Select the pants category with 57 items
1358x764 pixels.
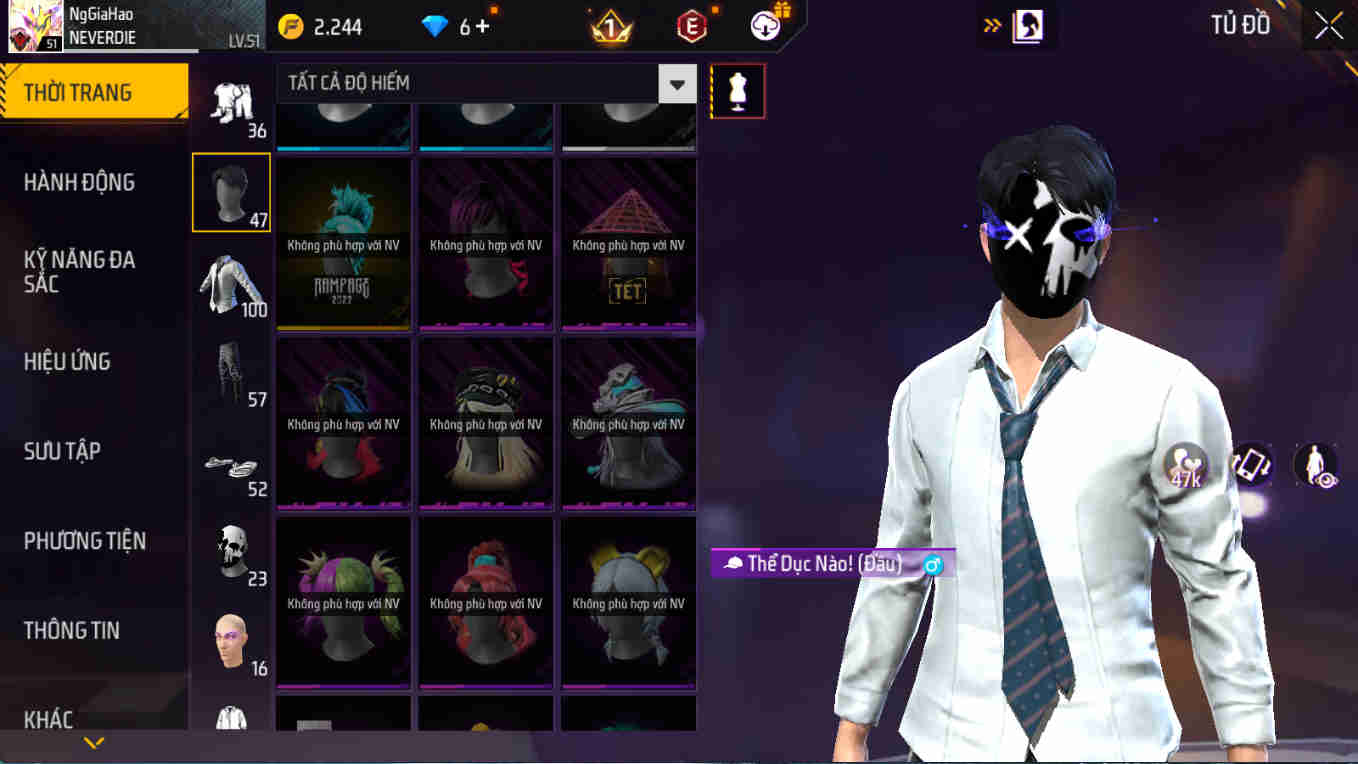[x=231, y=375]
